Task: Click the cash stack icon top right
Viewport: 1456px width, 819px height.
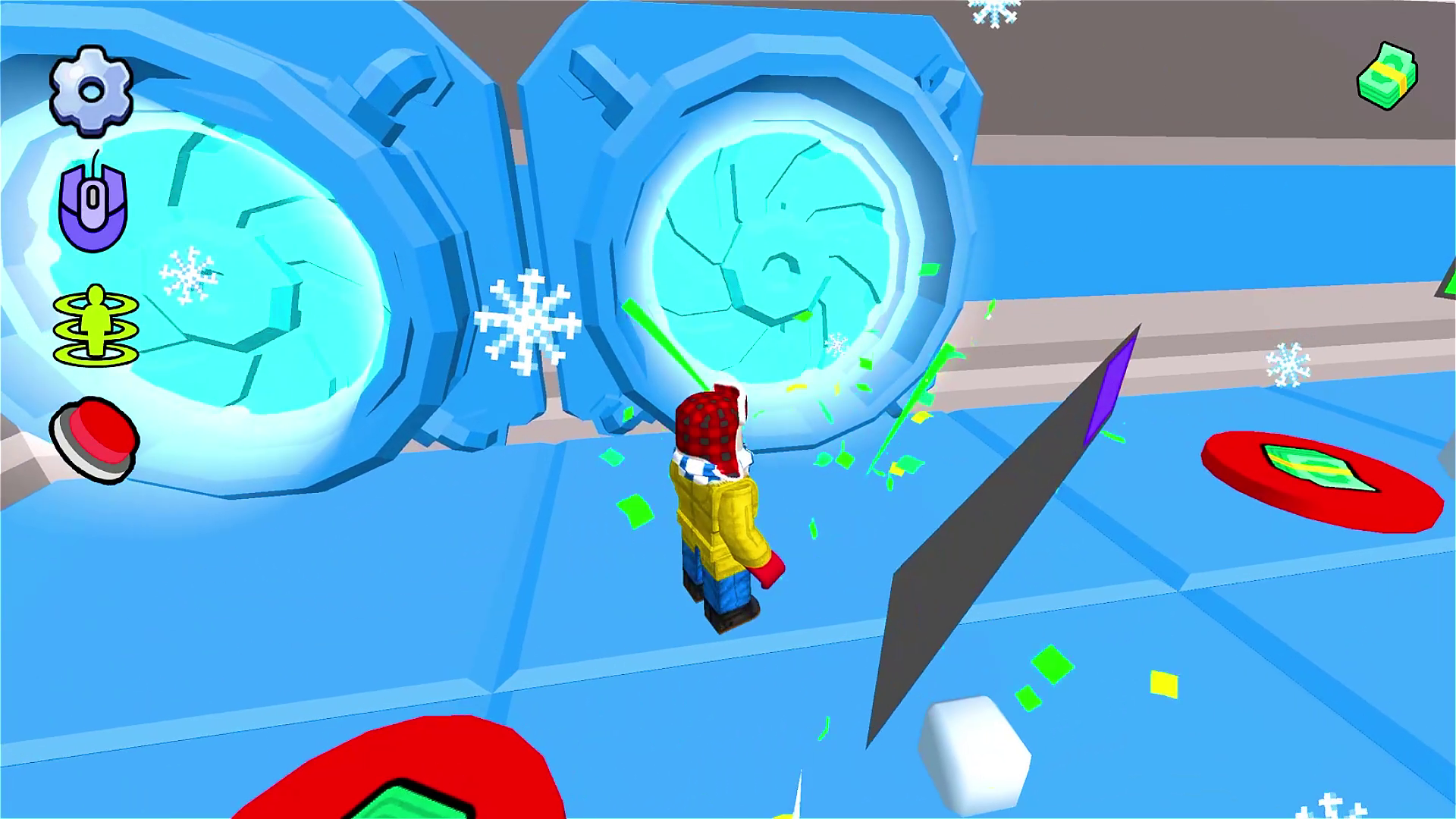Action: [1388, 76]
